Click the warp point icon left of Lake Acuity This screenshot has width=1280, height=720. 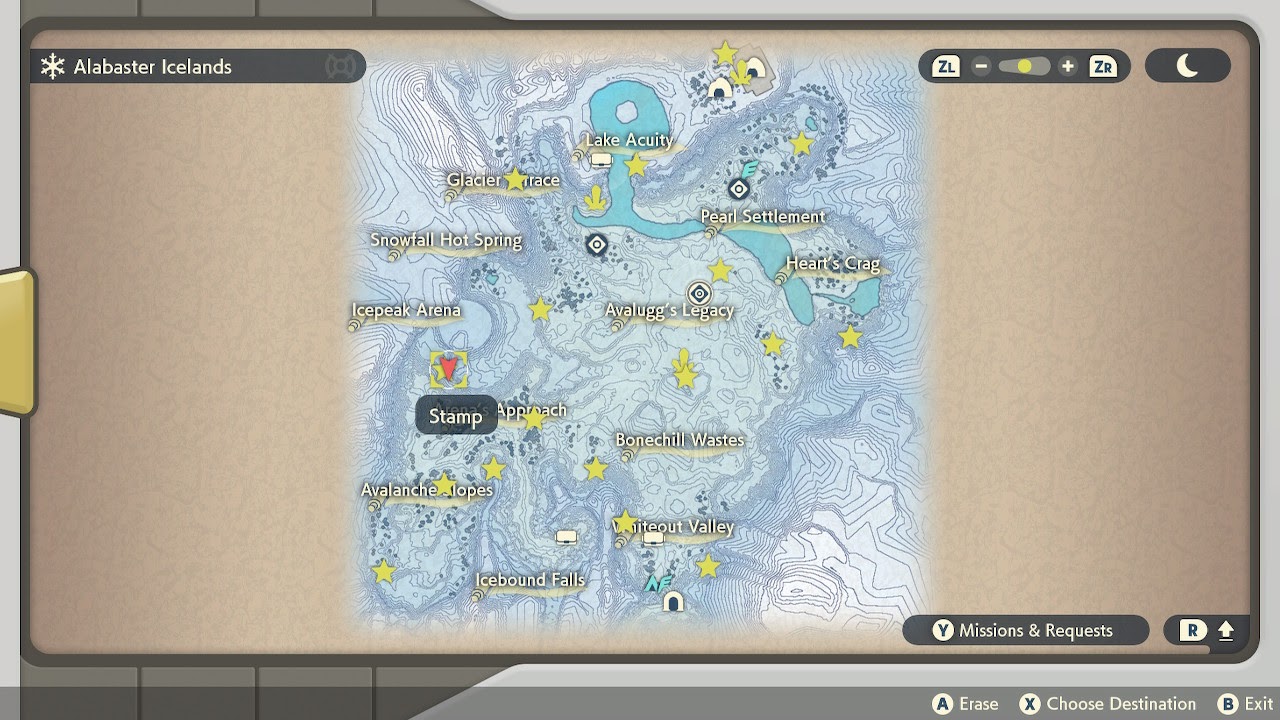pos(596,244)
